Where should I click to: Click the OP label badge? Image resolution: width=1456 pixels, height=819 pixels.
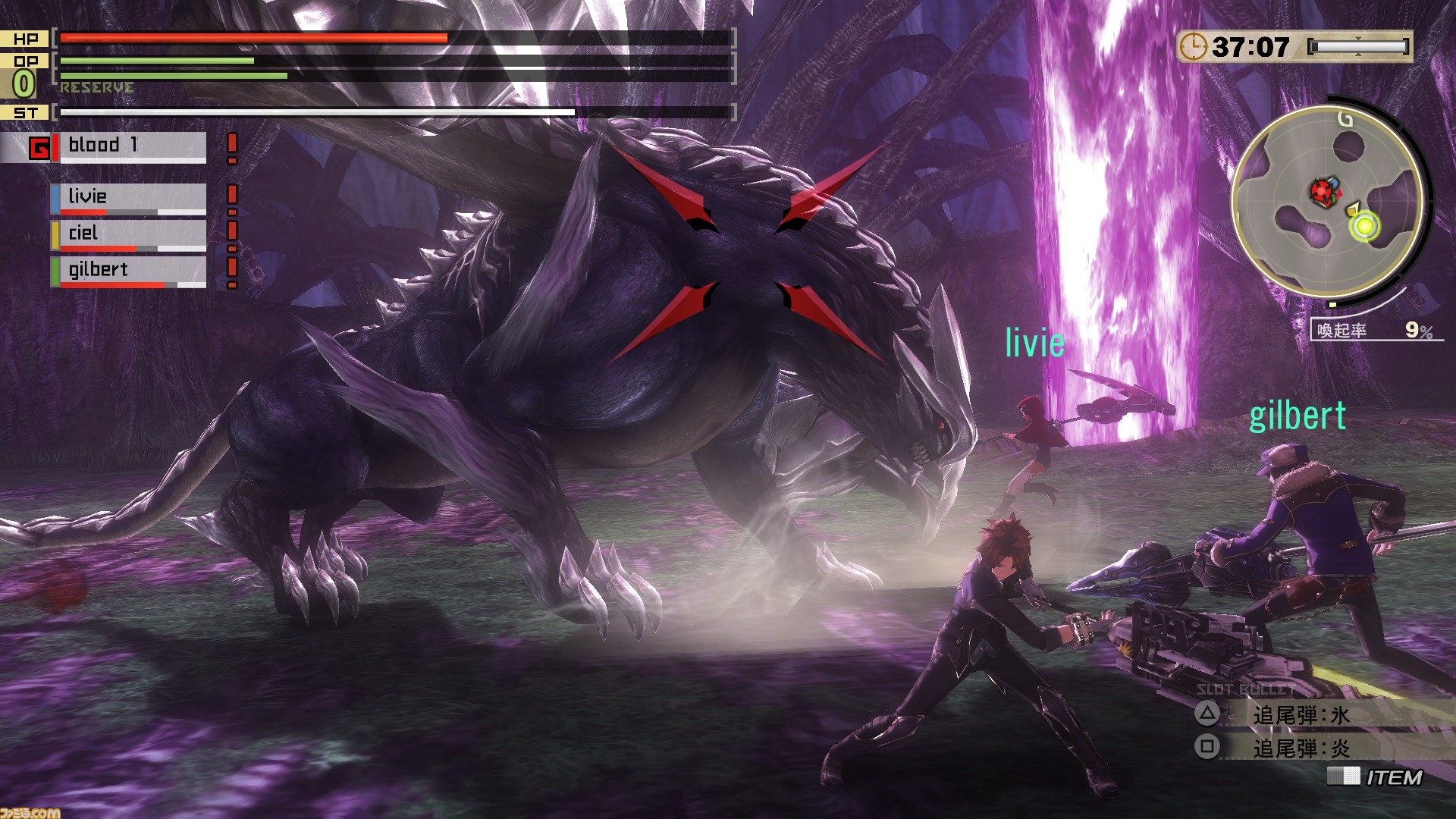[25, 61]
